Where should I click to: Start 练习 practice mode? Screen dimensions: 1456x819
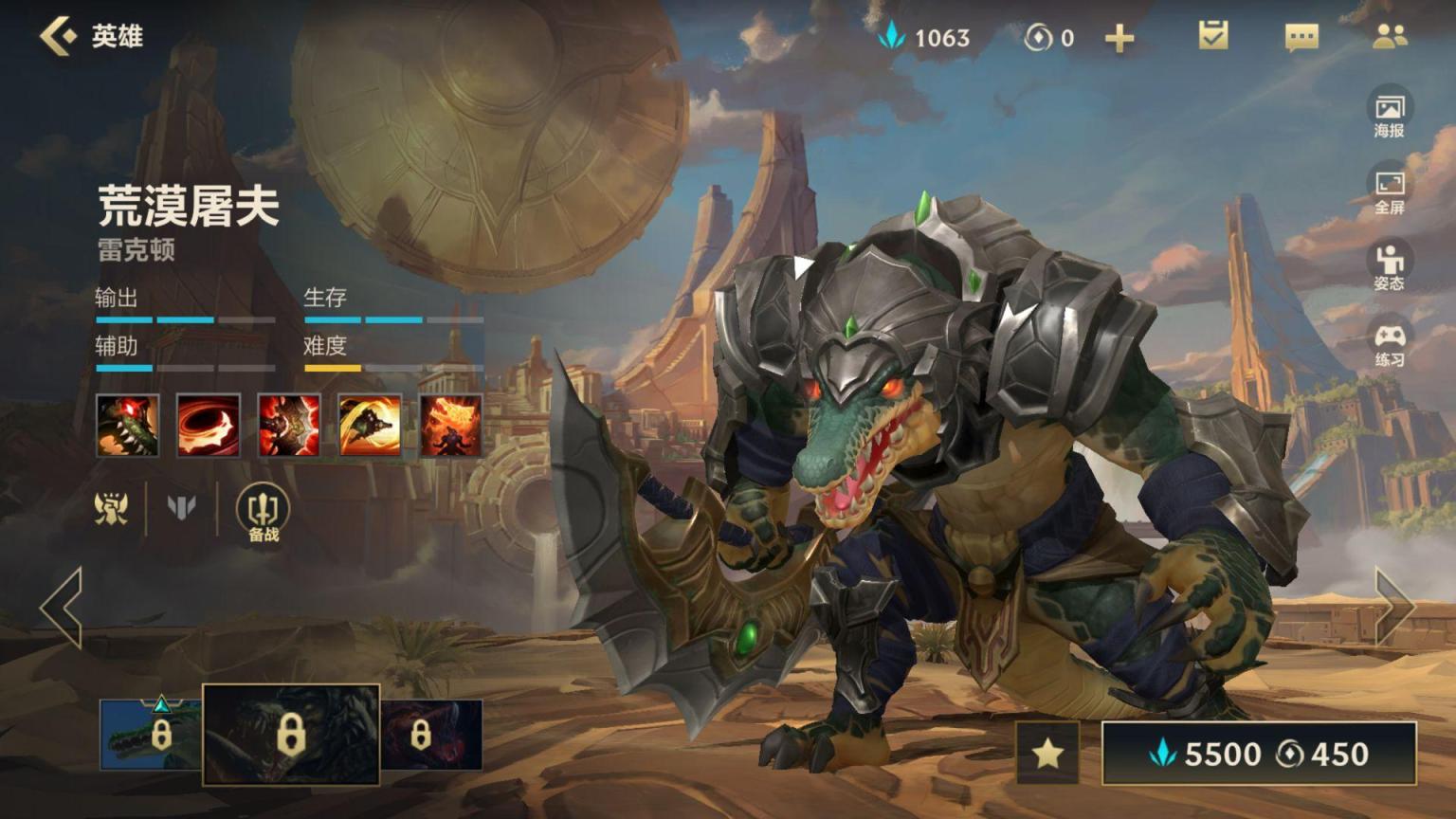click(1390, 343)
